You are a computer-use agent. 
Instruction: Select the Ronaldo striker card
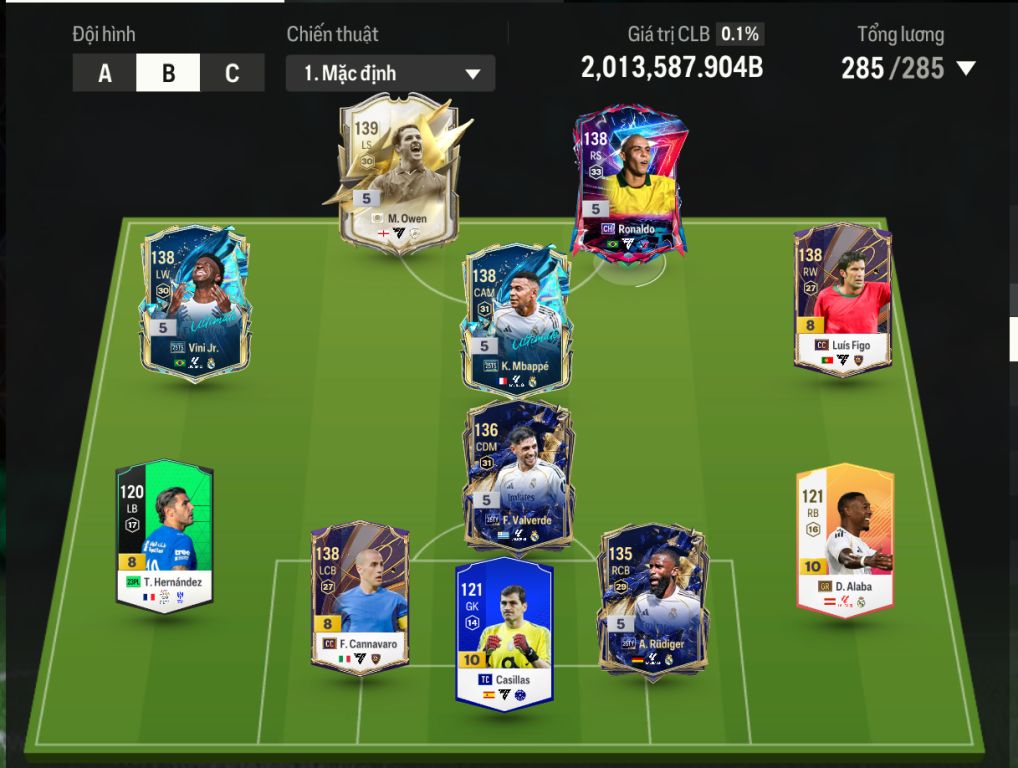point(628,182)
